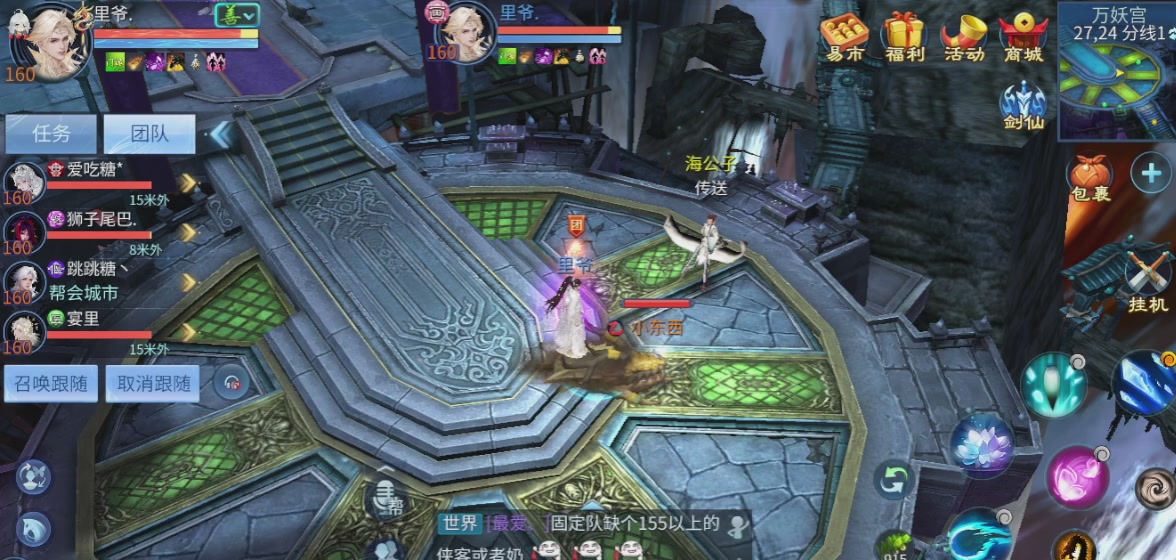Click the 召唤跟随 summon follow button
Screen dimensions: 1176x560
pos(51,383)
